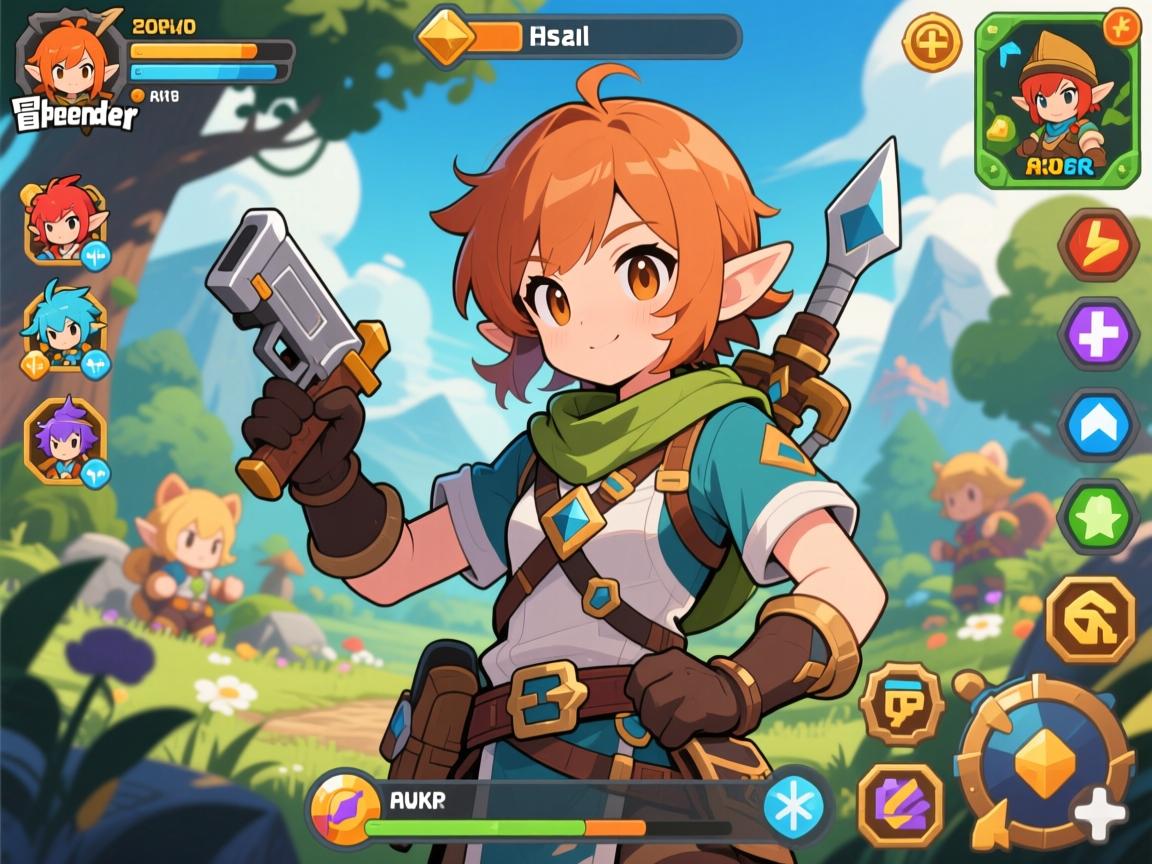Open the gold speech bubble chat button
Viewport: 1152px width, 864px height.
(x=901, y=704)
